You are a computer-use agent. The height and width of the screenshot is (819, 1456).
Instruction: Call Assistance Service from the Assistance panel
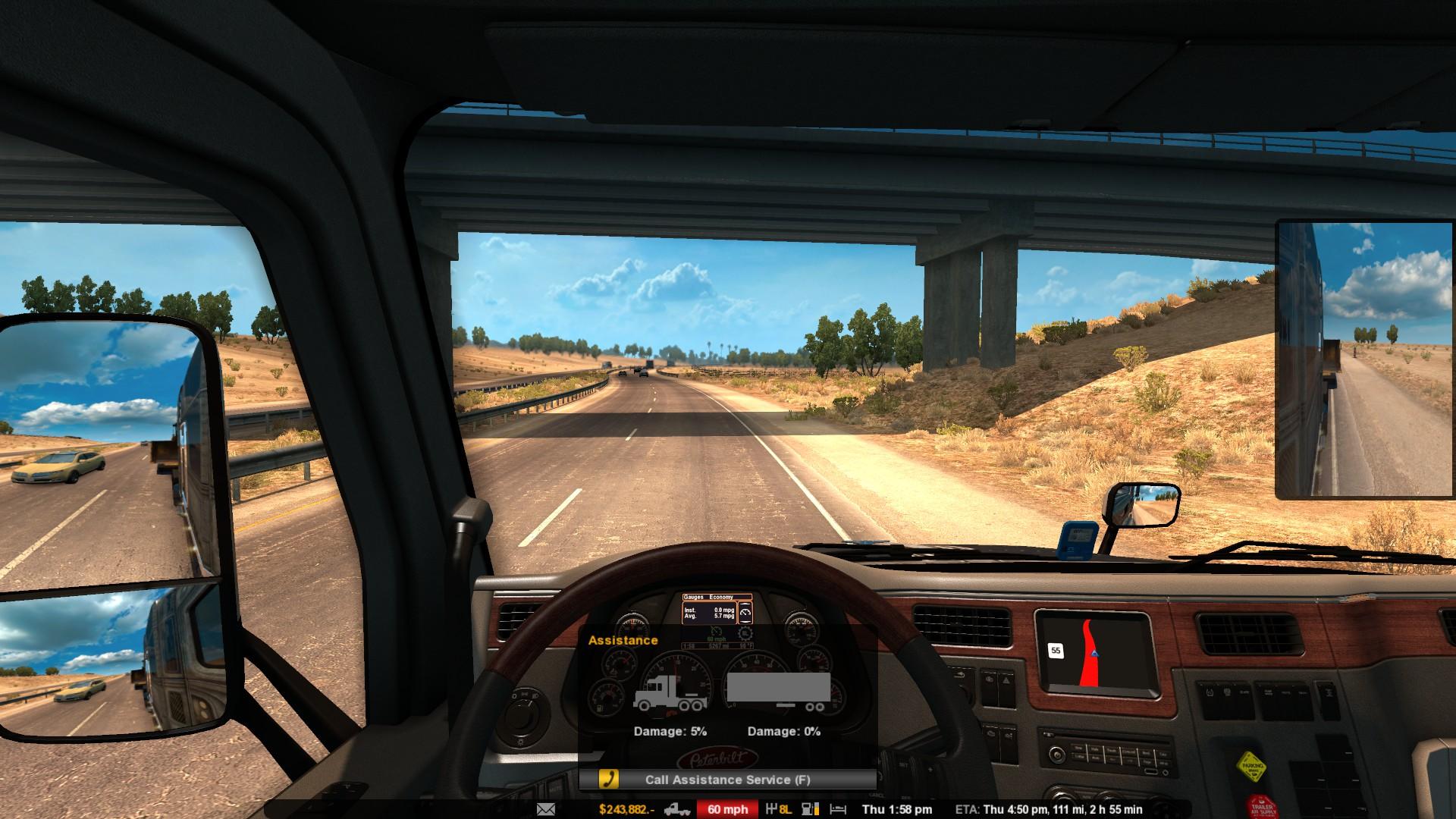(x=726, y=780)
